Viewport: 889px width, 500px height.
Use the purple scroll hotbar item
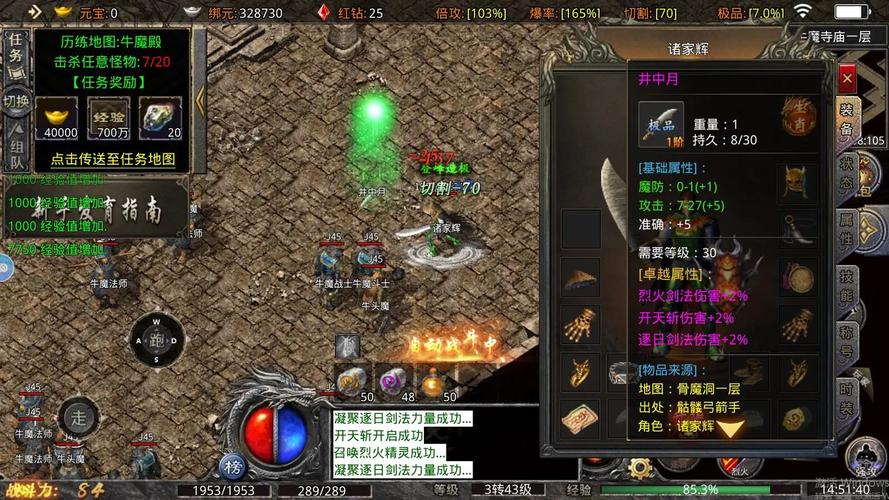pos(392,381)
